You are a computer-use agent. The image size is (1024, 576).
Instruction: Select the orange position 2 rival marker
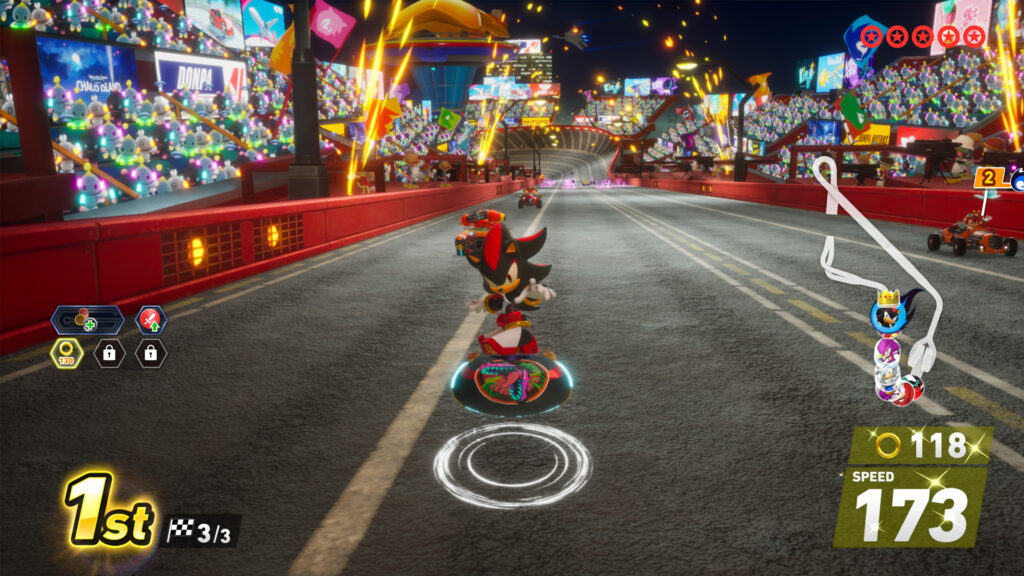pyautogui.click(x=991, y=178)
